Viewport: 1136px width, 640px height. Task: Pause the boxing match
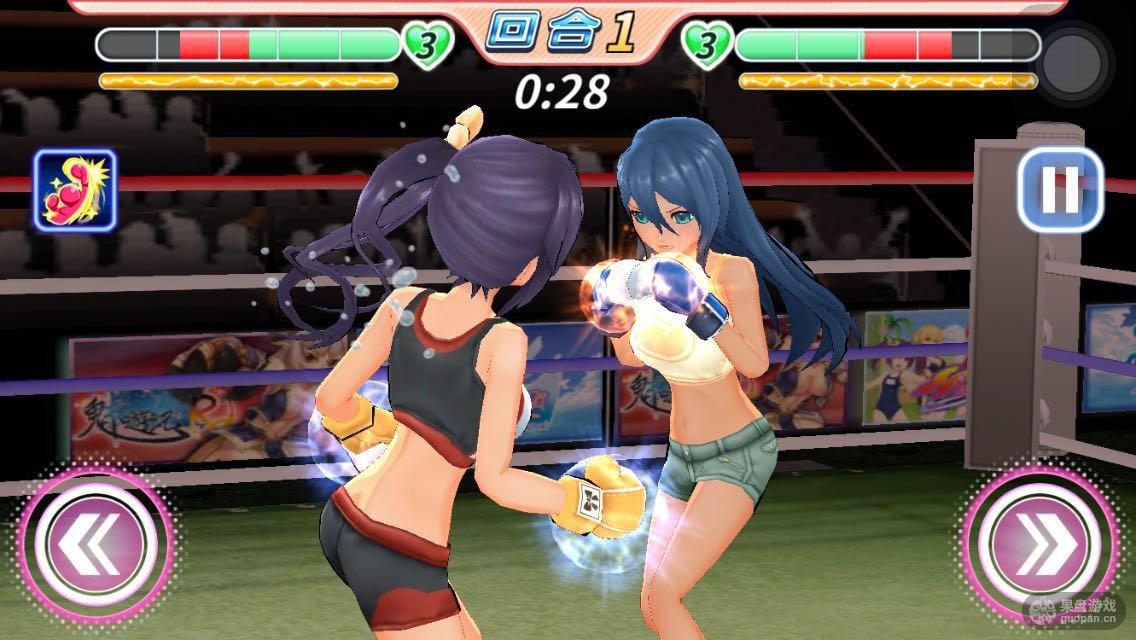1059,190
